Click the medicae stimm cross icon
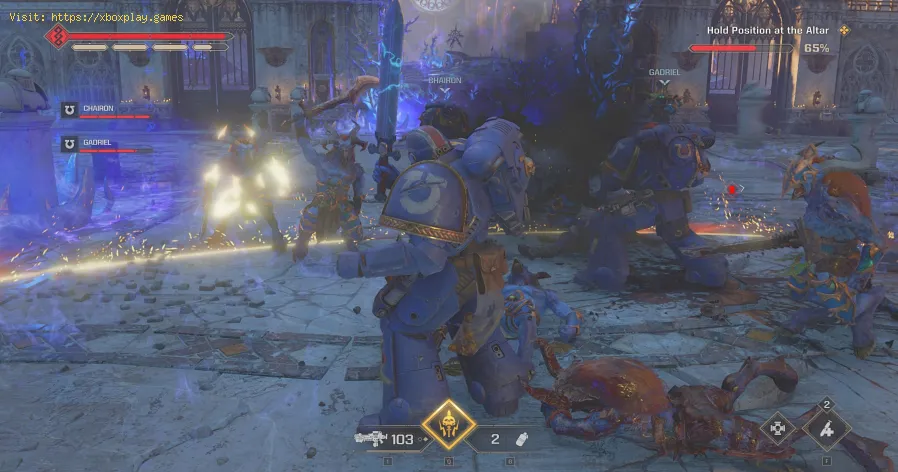Image resolution: width=898 pixels, height=472 pixels. pyautogui.click(x=777, y=432)
